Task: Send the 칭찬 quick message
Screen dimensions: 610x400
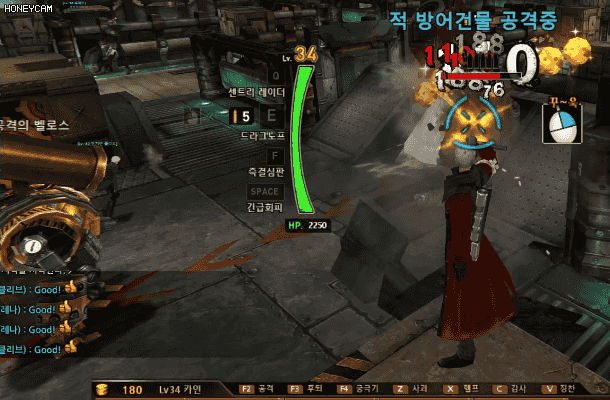Action: point(560,387)
